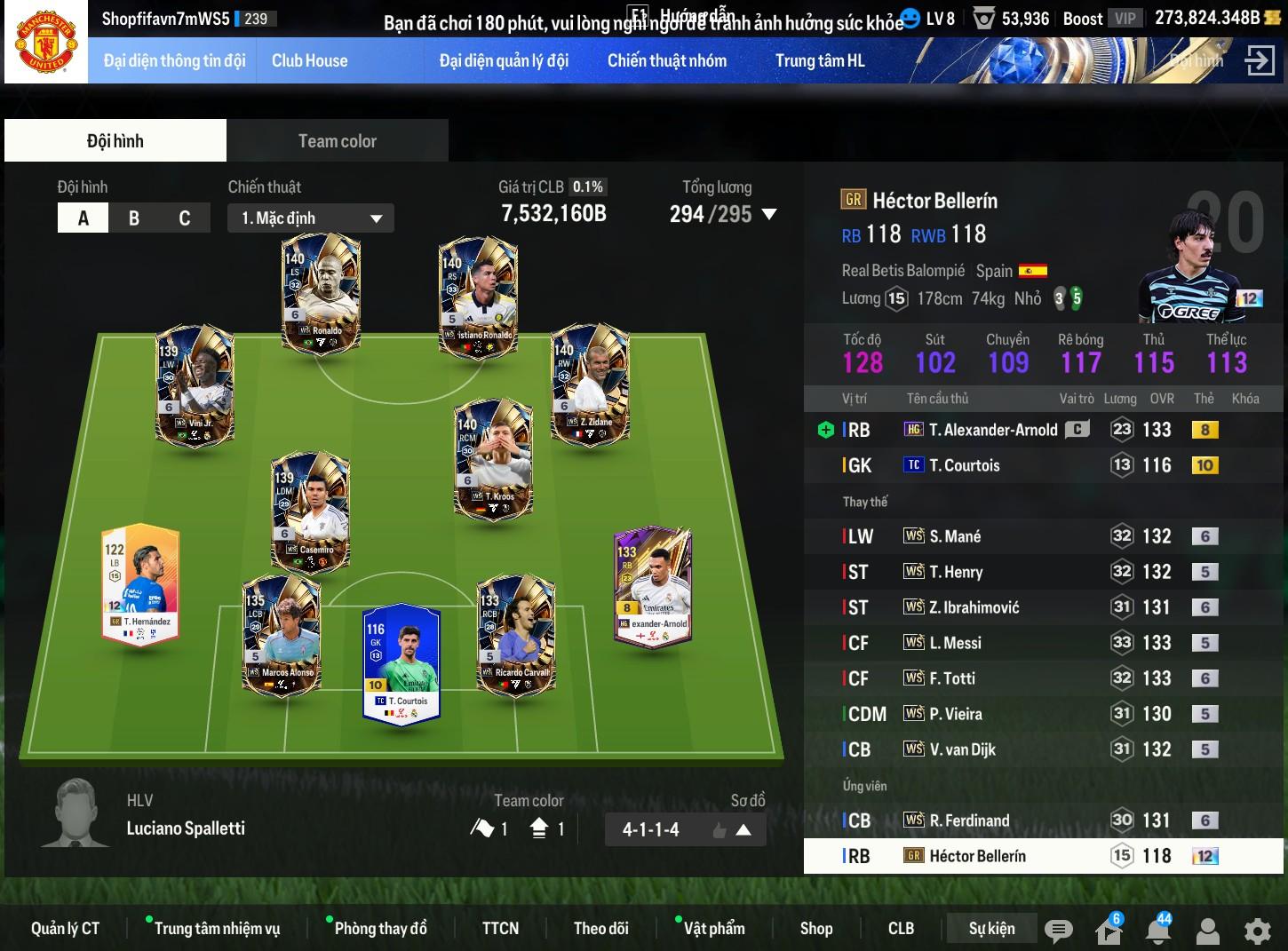Image resolution: width=1288 pixels, height=951 pixels.
Task: Select squad B
Action: [134, 218]
